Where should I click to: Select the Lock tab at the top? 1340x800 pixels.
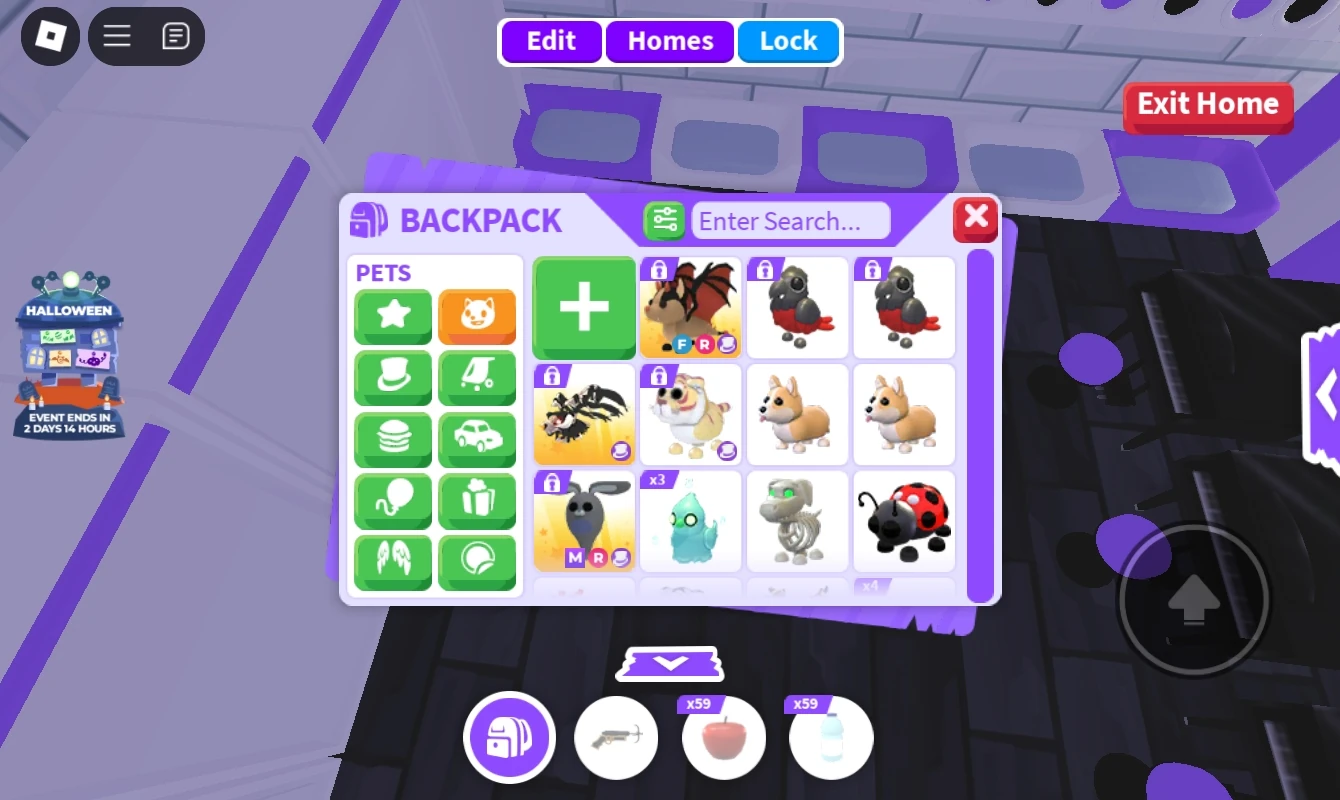click(x=789, y=41)
